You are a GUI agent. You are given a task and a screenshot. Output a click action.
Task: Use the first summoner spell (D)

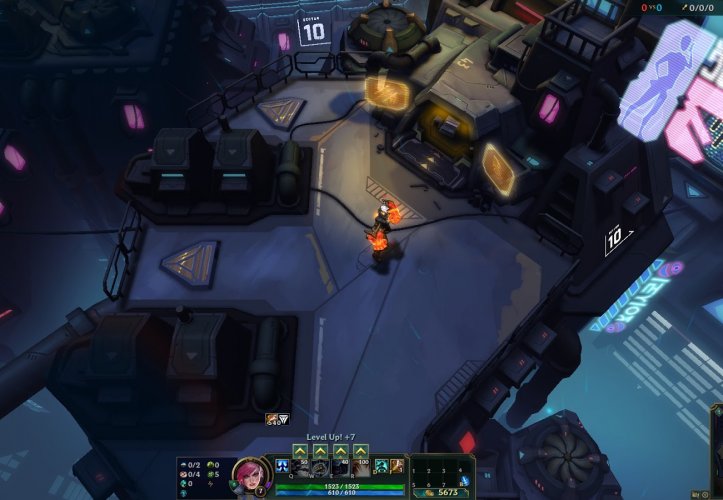pyautogui.click(x=381, y=466)
